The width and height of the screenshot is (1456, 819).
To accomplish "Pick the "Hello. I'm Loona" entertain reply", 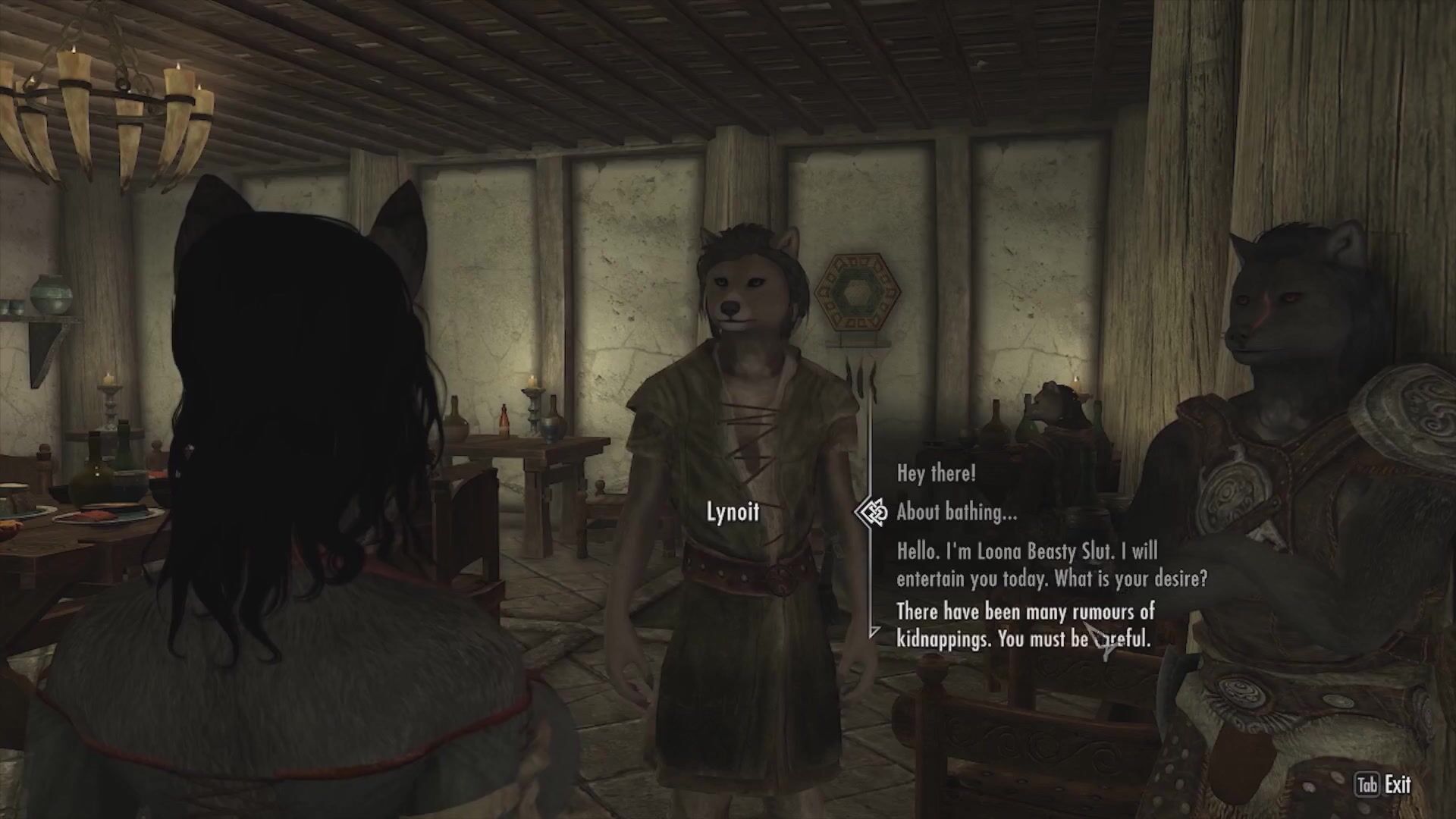I will click(x=1051, y=565).
